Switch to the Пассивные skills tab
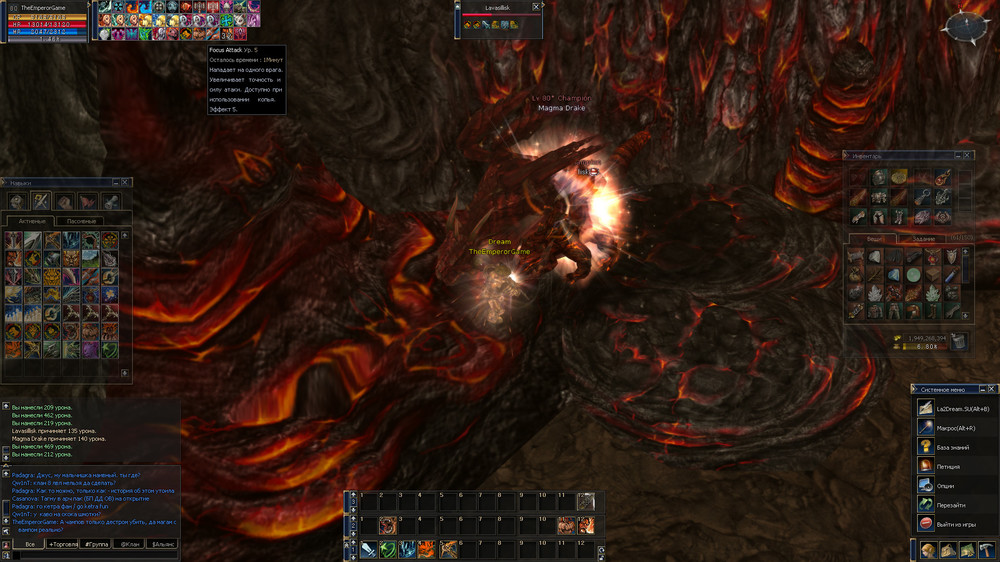 point(81,221)
